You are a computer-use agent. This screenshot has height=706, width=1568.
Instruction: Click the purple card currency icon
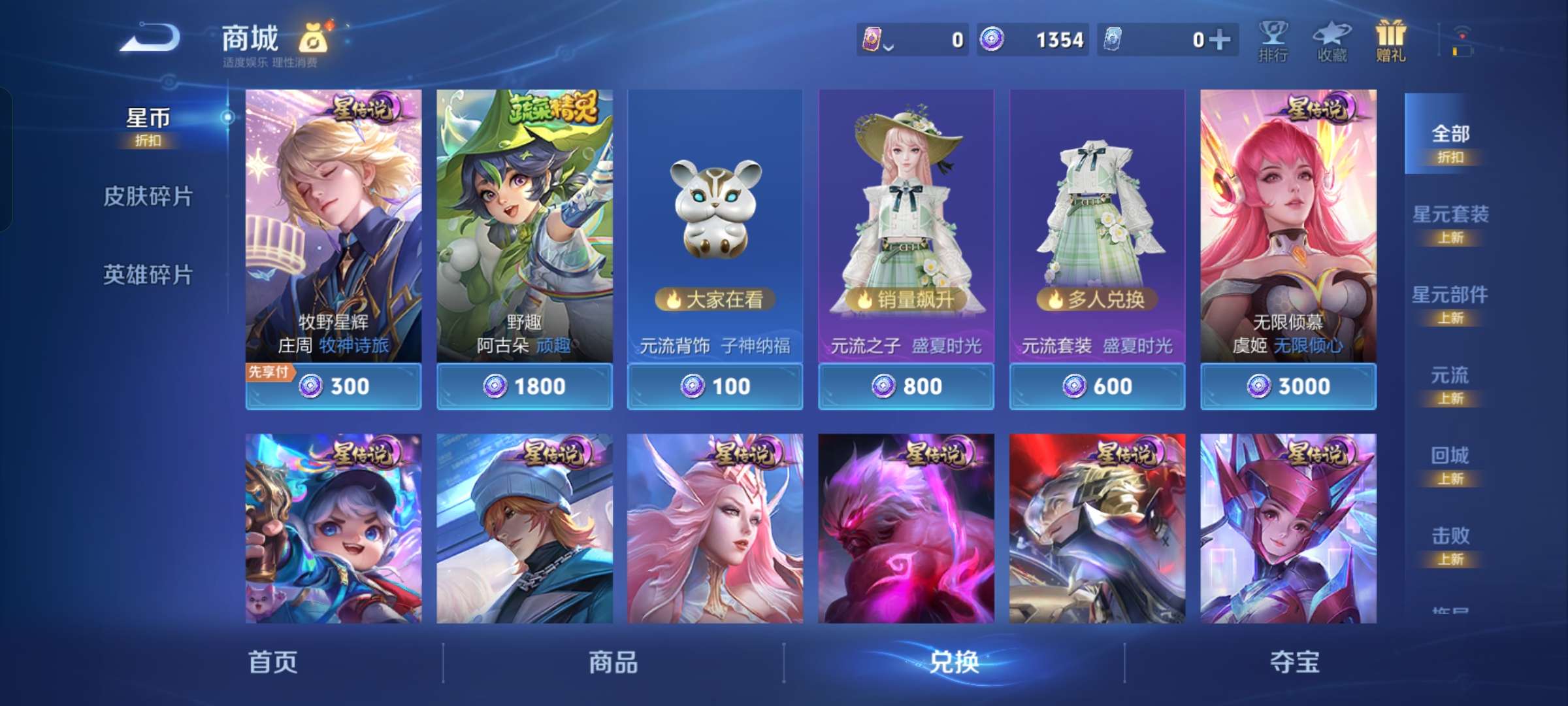[x=874, y=41]
